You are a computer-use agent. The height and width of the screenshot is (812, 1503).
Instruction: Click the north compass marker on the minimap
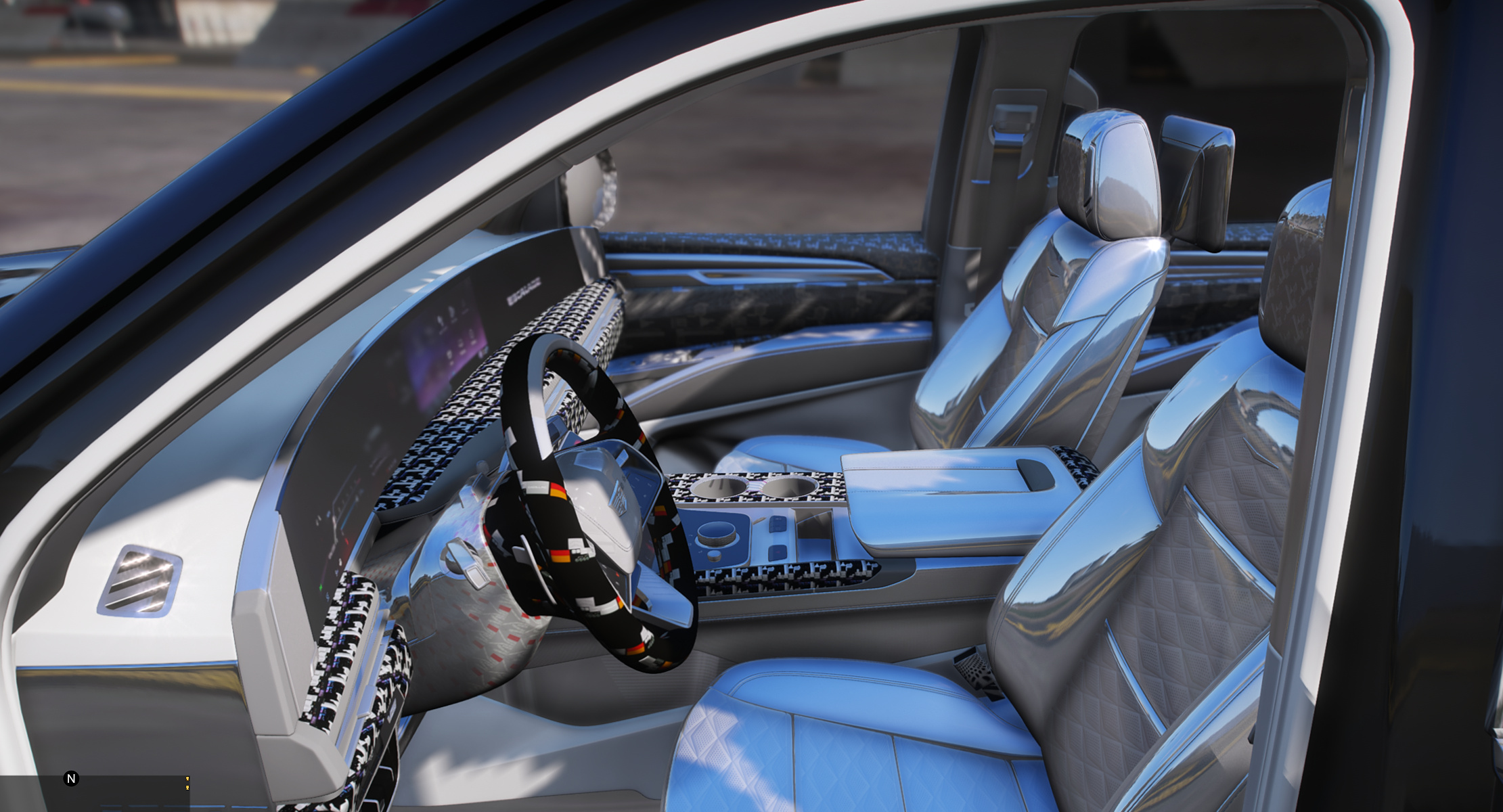71,779
